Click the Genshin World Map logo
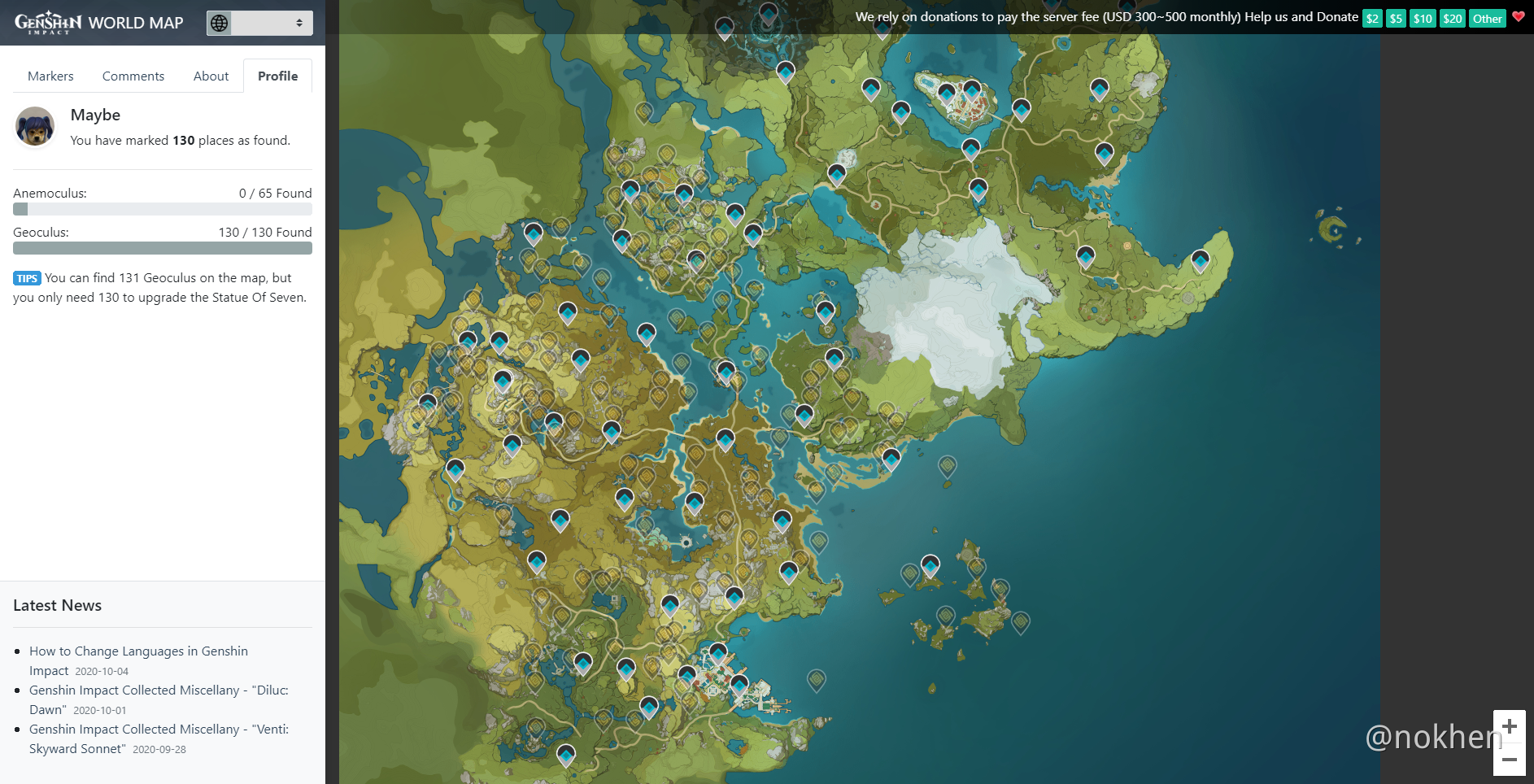The image size is (1534, 784). (x=98, y=23)
